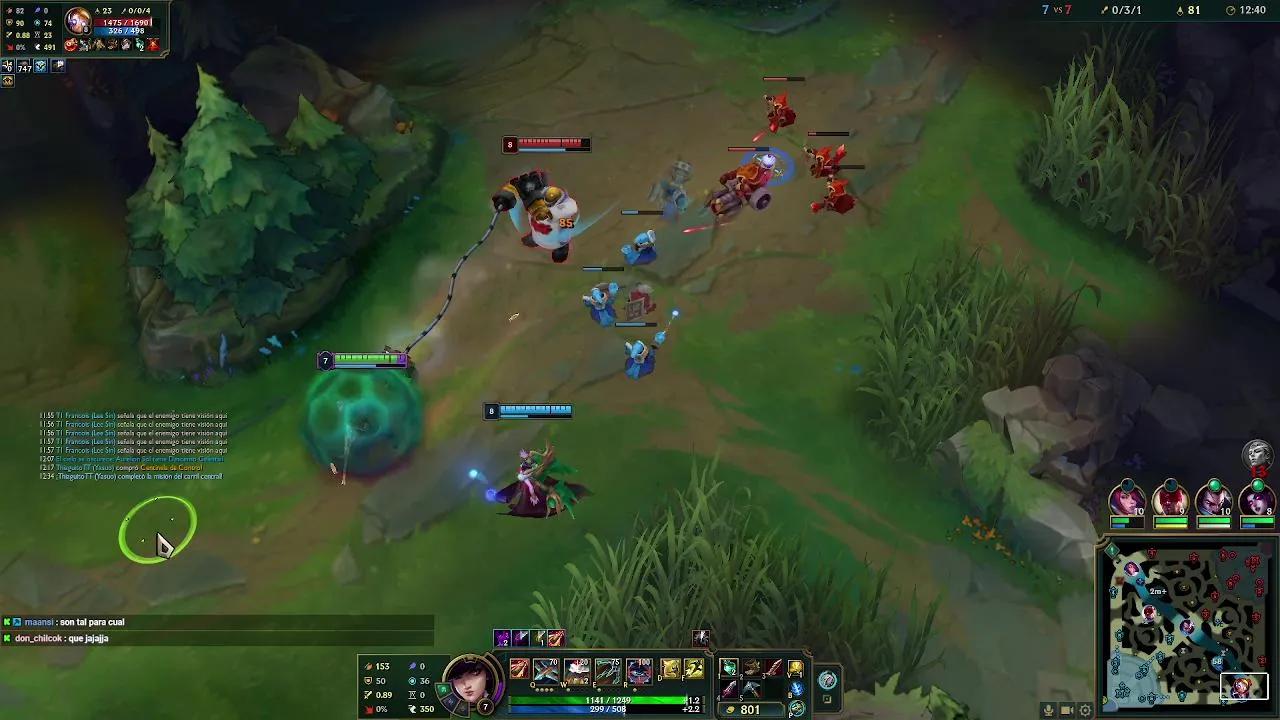Open the shop via the gold coin icon
Viewport: 1280px width, 720px height.
click(x=797, y=707)
